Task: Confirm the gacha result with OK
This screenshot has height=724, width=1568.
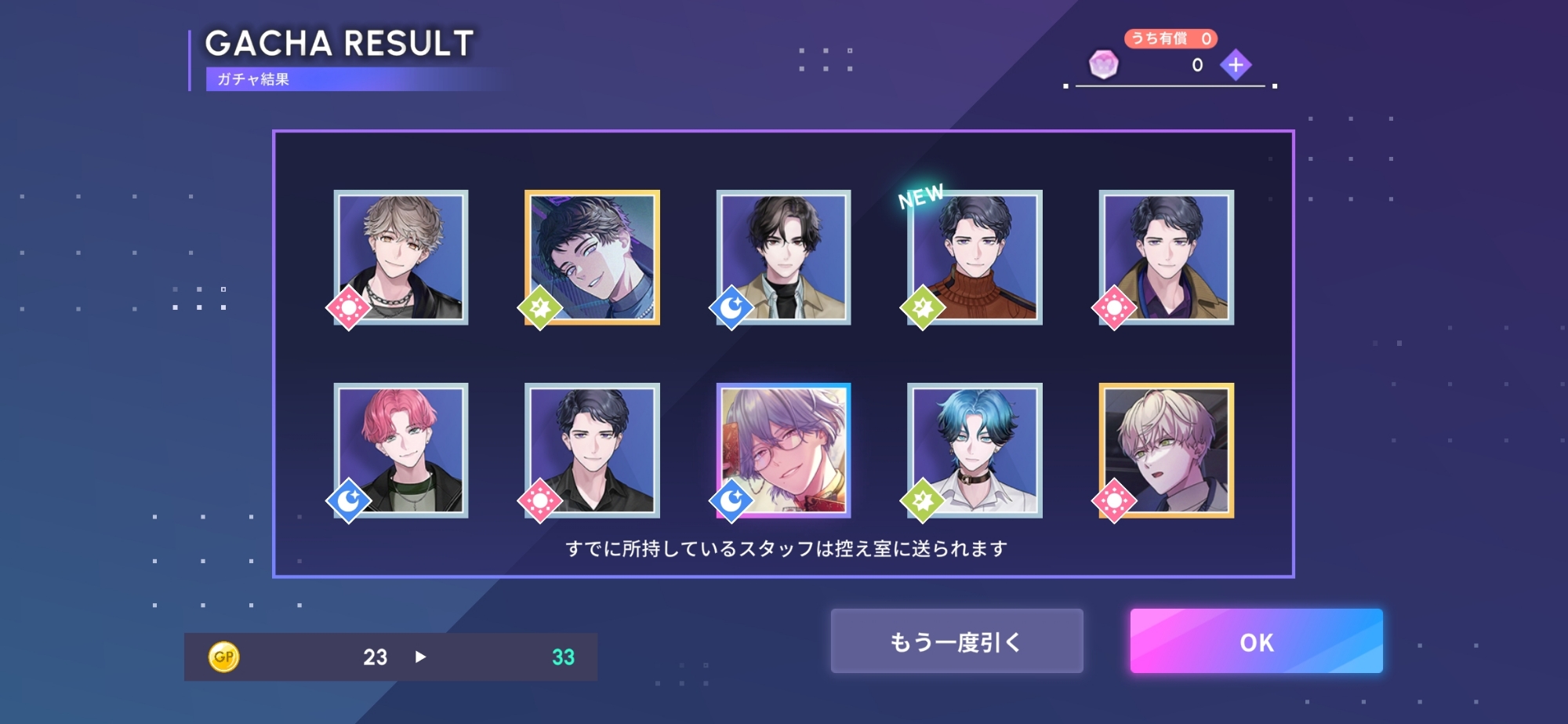Action: coord(1256,641)
